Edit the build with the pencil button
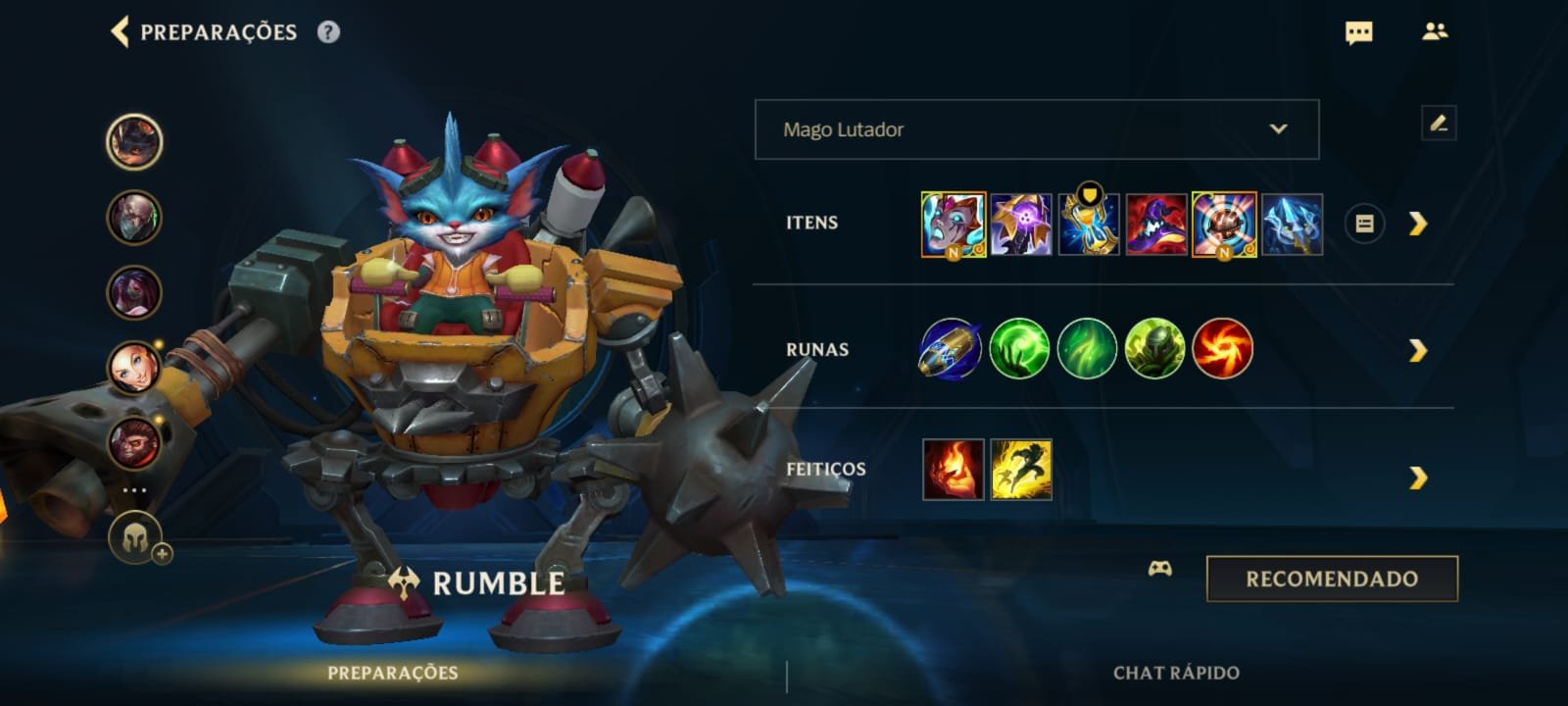Image resolution: width=1568 pixels, height=706 pixels. point(1438,125)
